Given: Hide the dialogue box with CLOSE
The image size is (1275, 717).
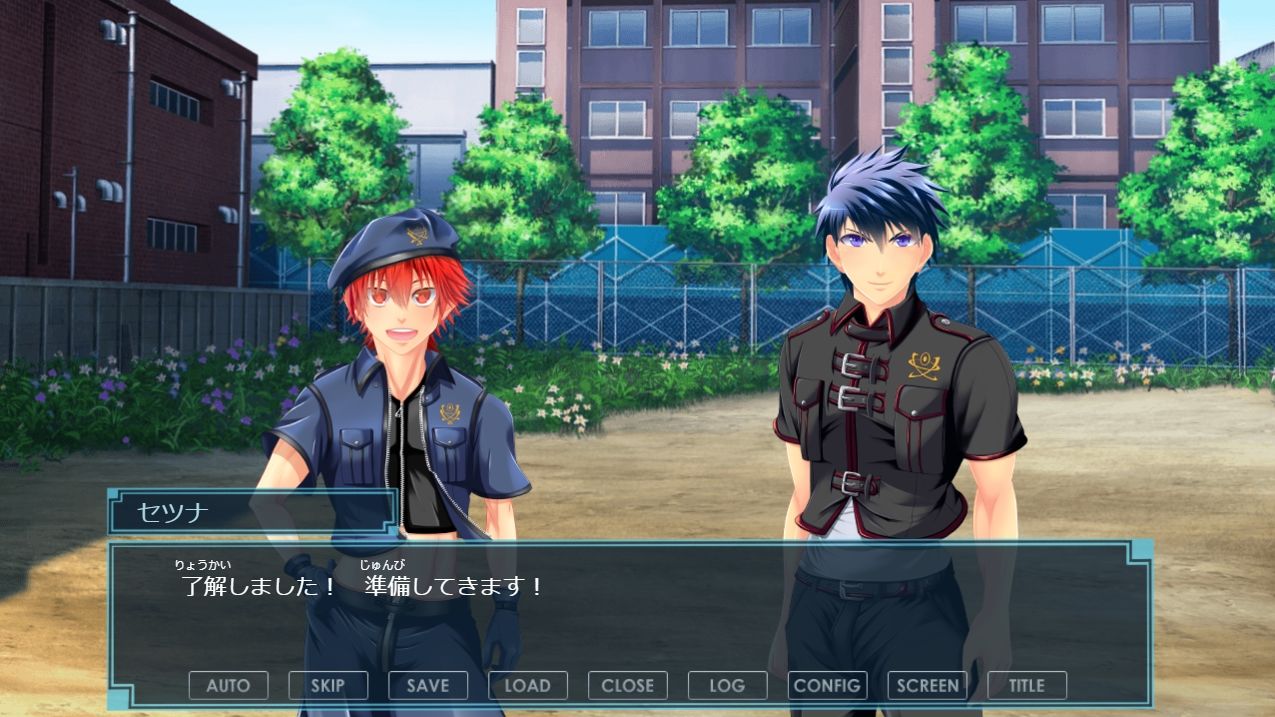Looking at the screenshot, I should pyautogui.click(x=628, y=685).
